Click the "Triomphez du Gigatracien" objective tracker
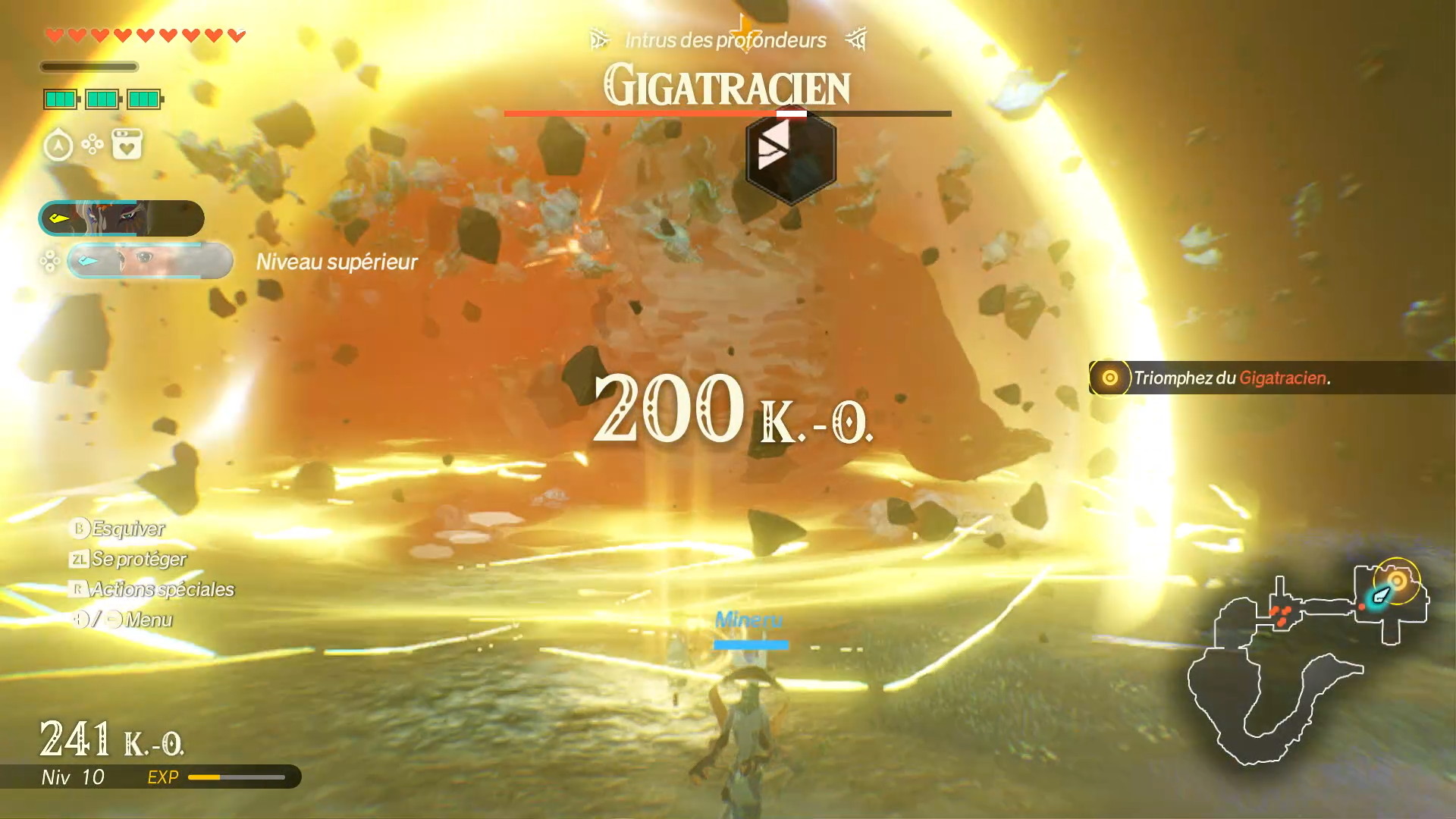Image resolution: width=1456 pixels, height=819 pixels. coord(1231,378)
